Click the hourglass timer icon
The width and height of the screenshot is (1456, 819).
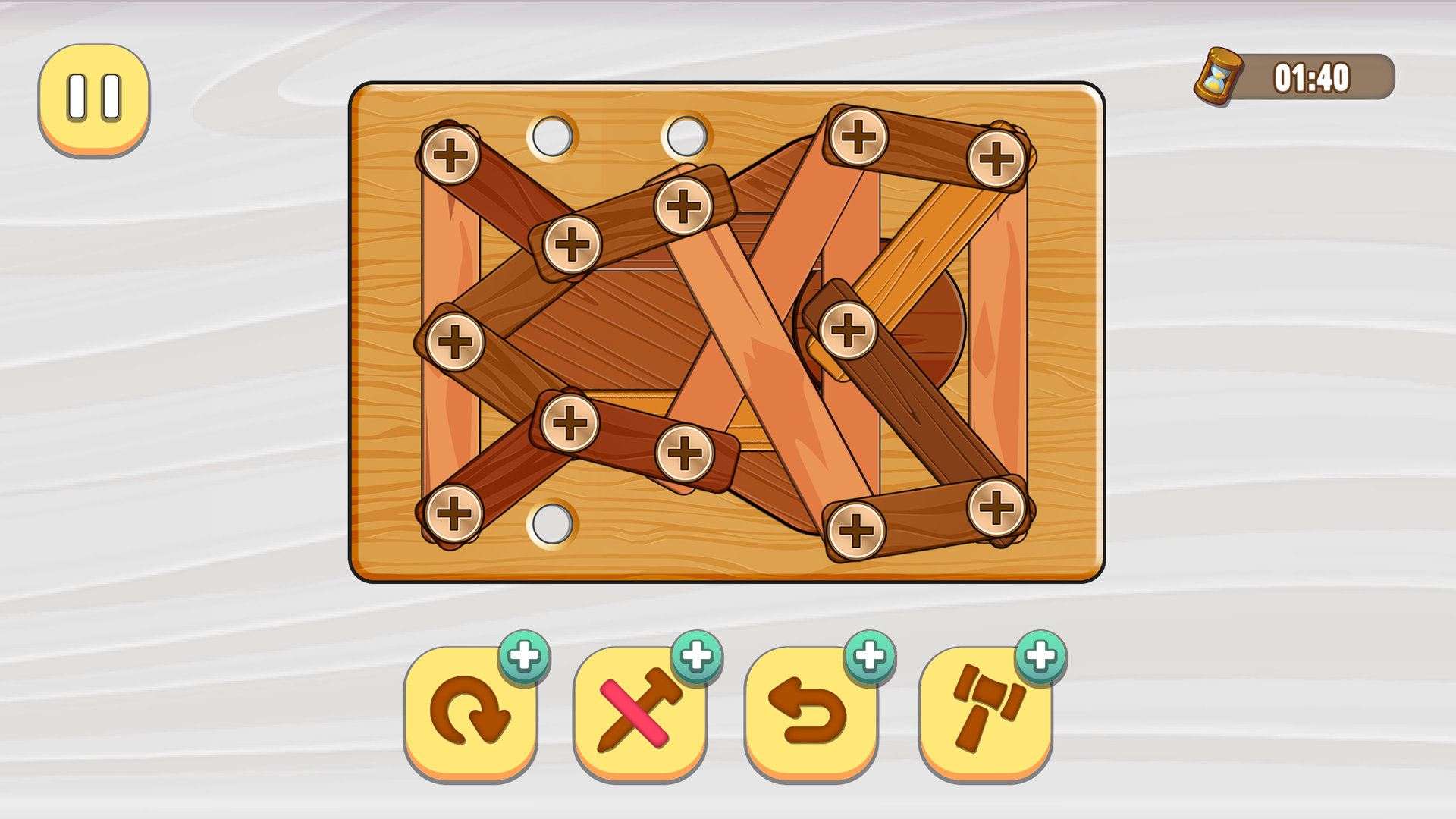tap(1219, 76)
